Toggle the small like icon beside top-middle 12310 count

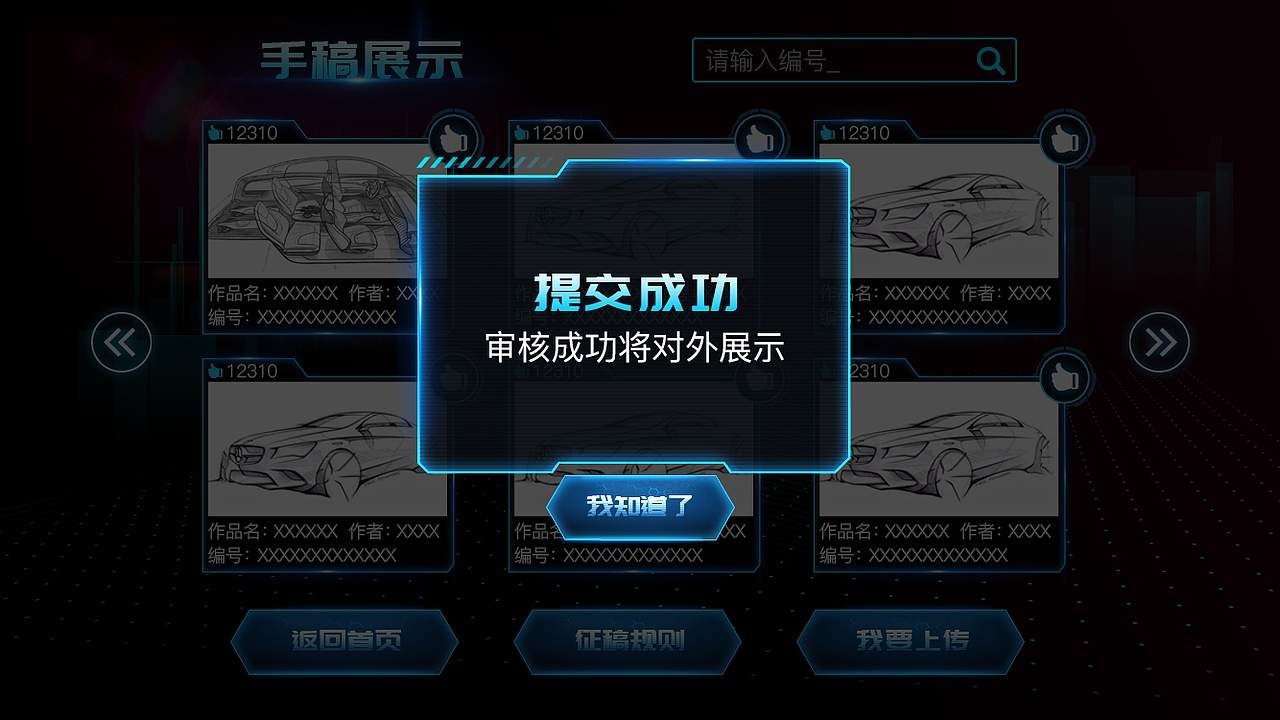tap(520, 131)
